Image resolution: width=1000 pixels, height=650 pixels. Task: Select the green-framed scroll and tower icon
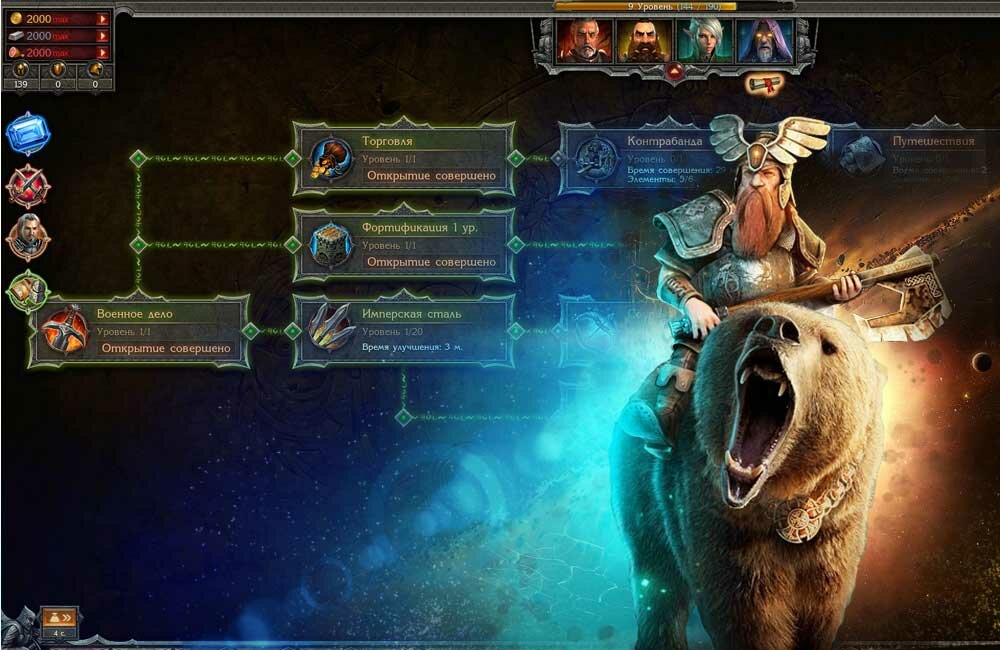click(27, 291)
